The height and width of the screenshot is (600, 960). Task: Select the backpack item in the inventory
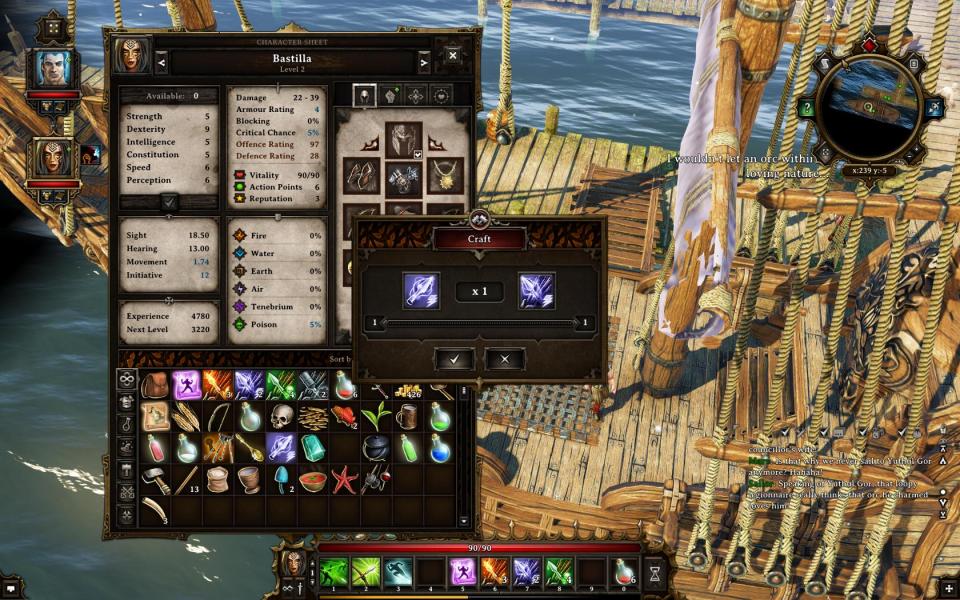pyautogui.click(x=155, y=385)
